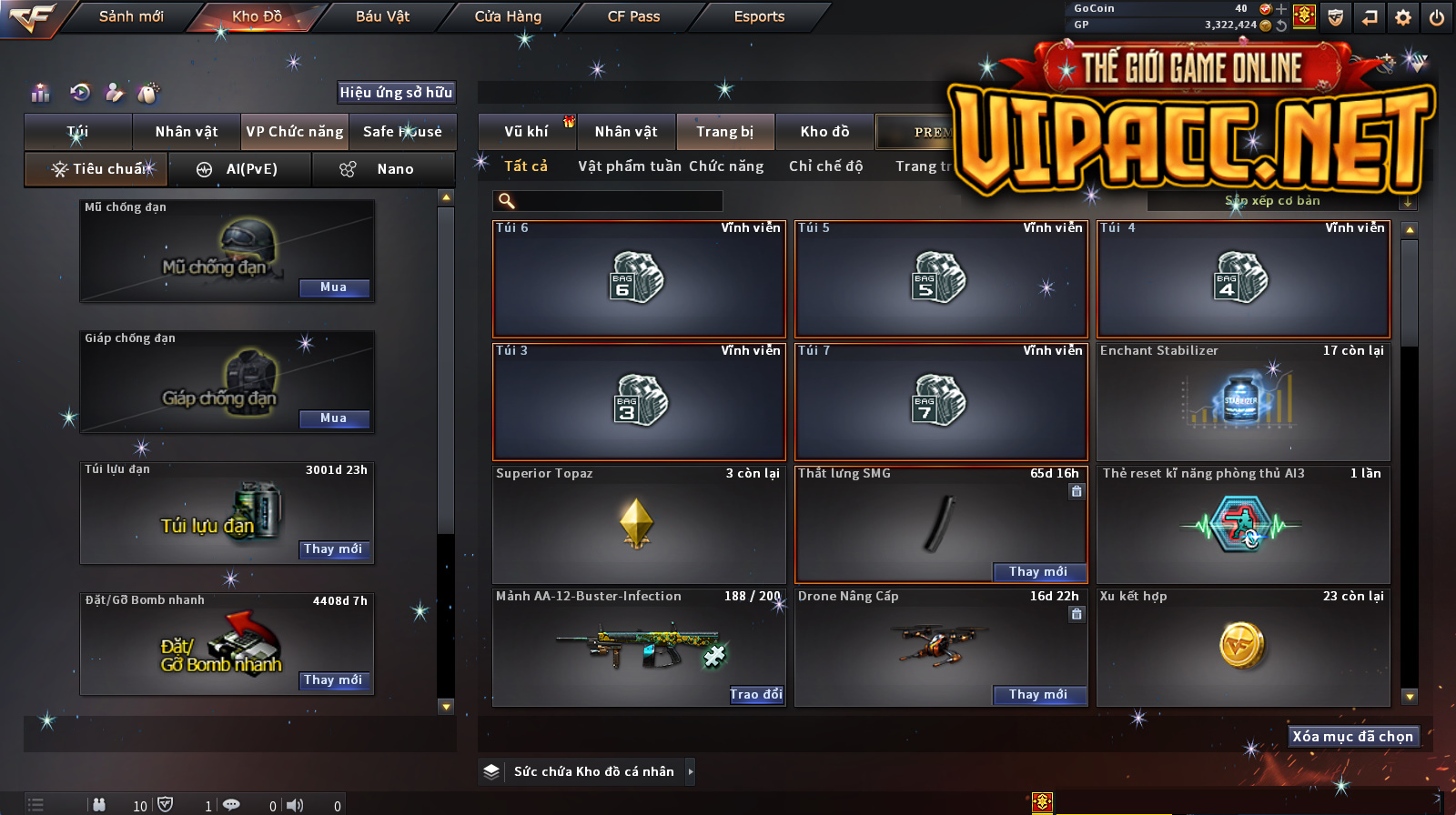Image resolution: width=1456 pixels, height=815 pixels.
Task: Buy the Mũ chống đạn helmet
Action: click(x=334, y=287)
